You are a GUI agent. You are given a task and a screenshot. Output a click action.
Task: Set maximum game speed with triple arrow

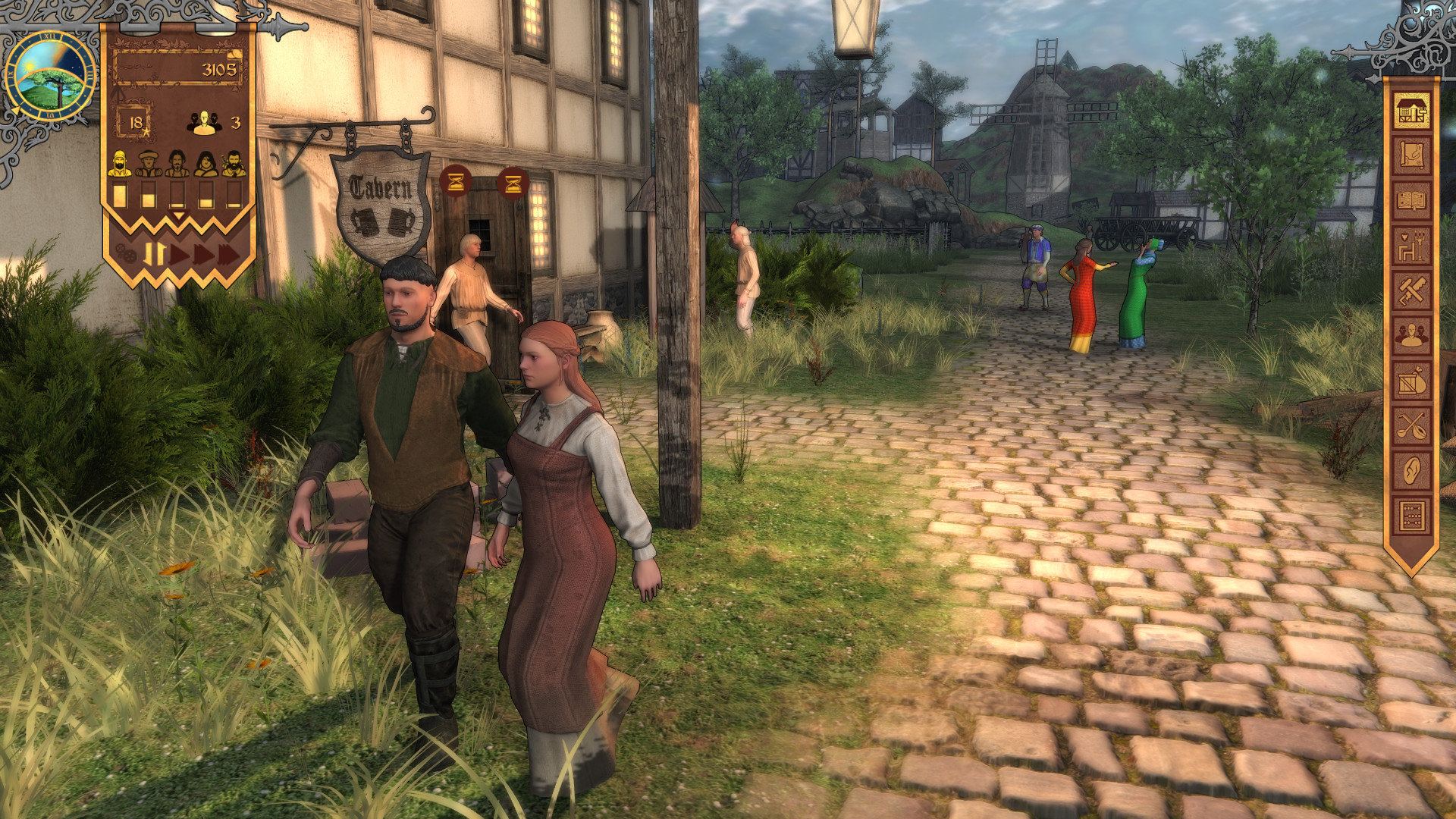click(227, 254)
